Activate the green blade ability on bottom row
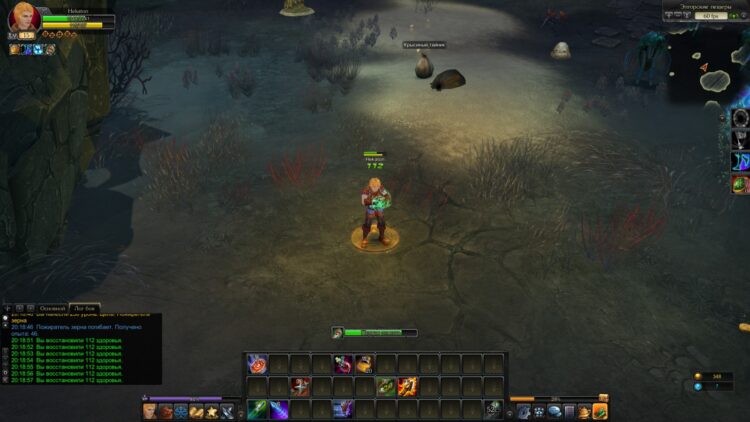The image size is (750, 422). pos(257,409)
